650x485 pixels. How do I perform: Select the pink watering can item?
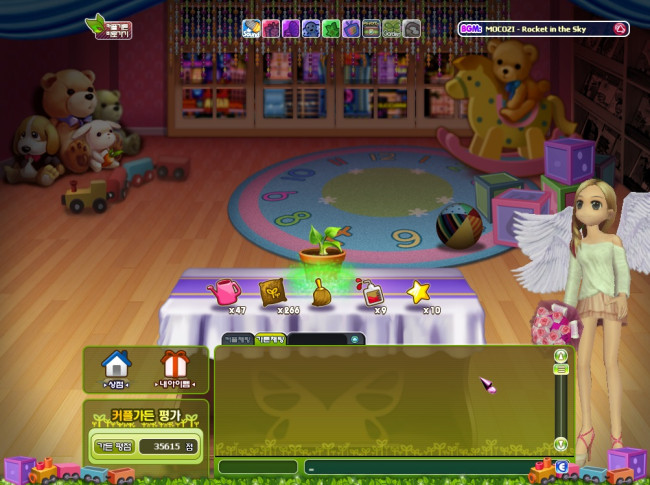[x=224, y=292]
